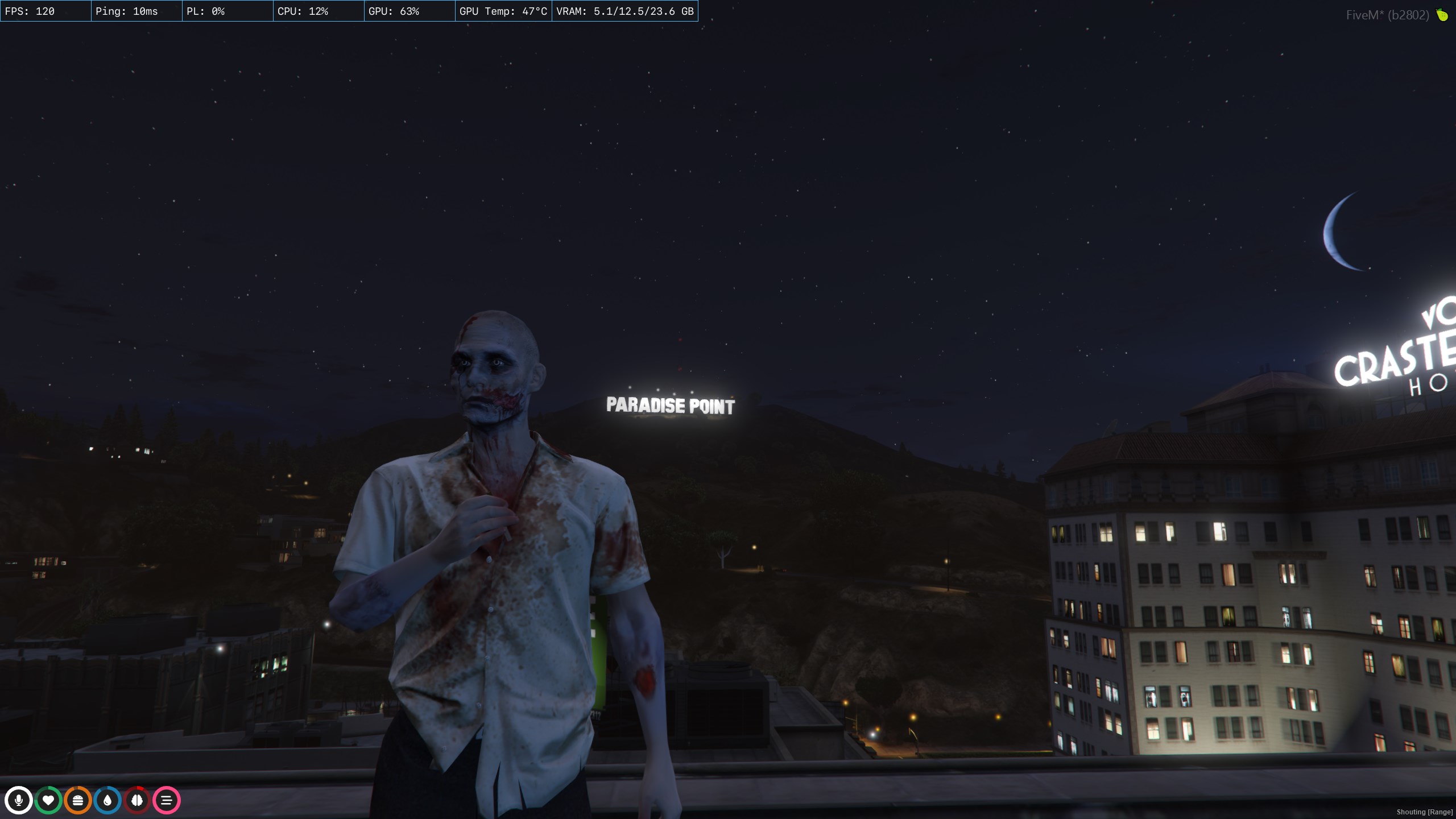Click the microphone voice icon
Viewport: 1456px width, 819px height.
click(19, 800)
